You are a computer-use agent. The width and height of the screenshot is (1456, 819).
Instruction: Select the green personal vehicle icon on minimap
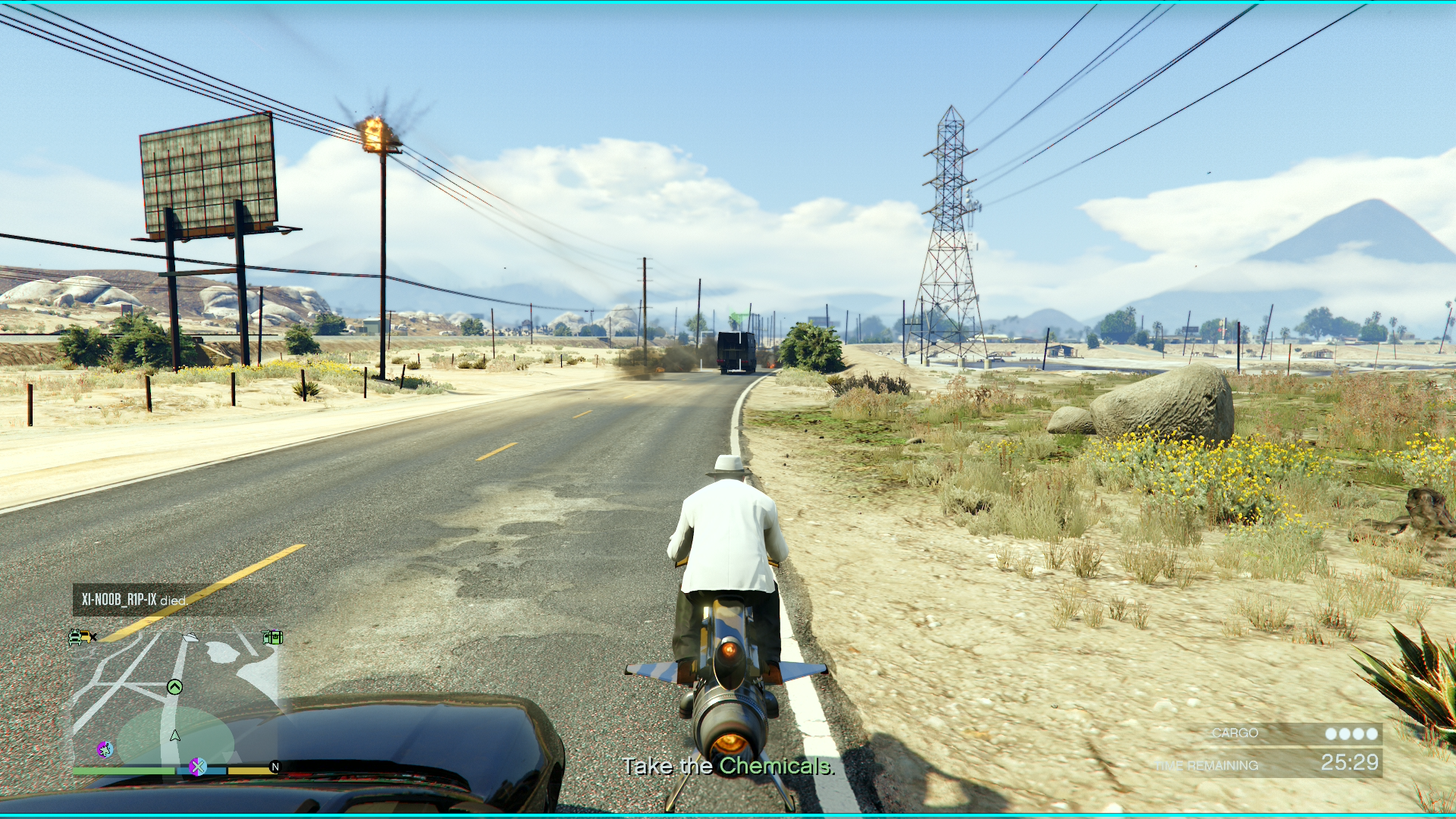(x=75, y=637)
